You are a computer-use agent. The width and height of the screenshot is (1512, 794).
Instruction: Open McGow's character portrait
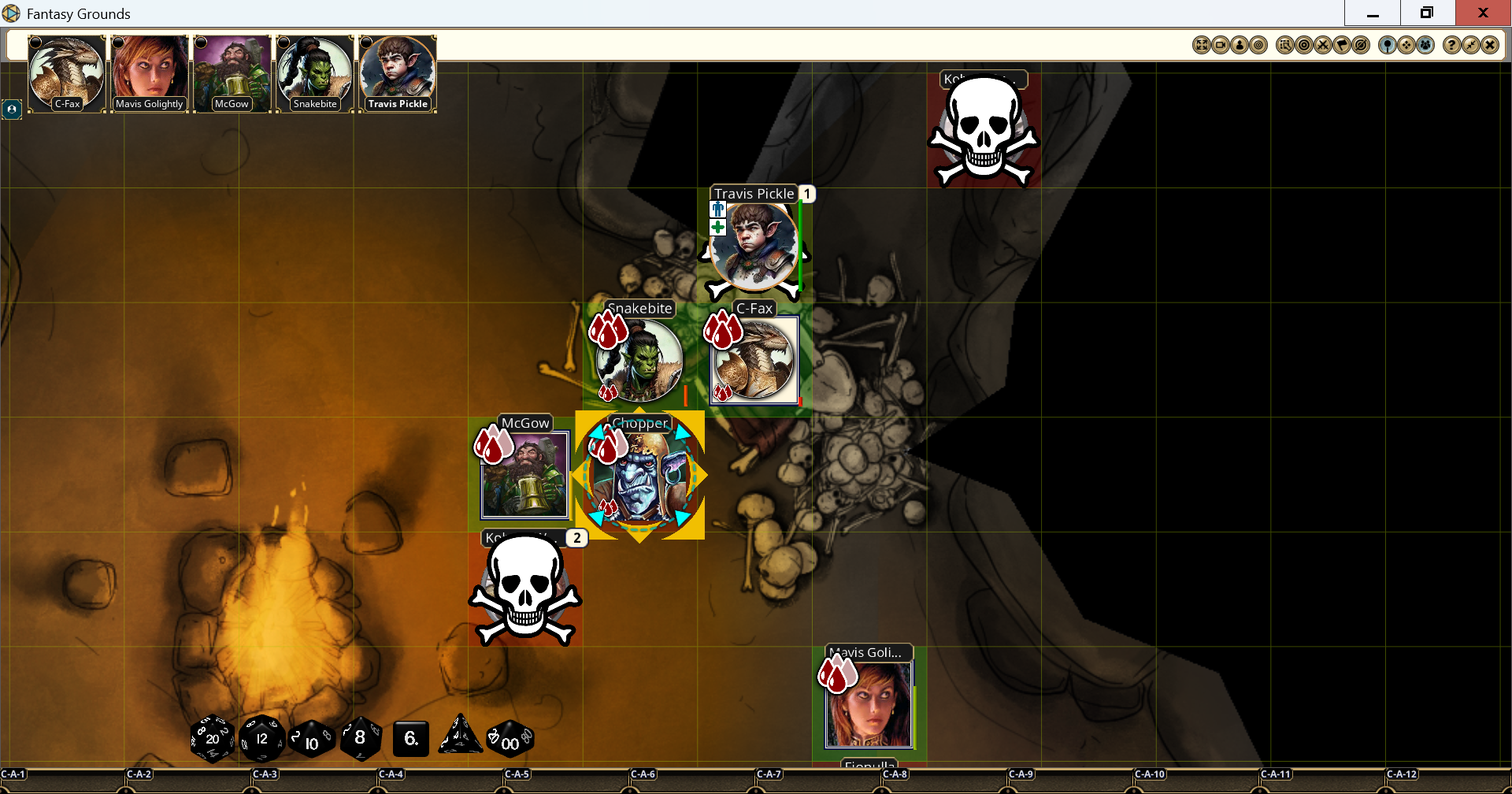232,72
